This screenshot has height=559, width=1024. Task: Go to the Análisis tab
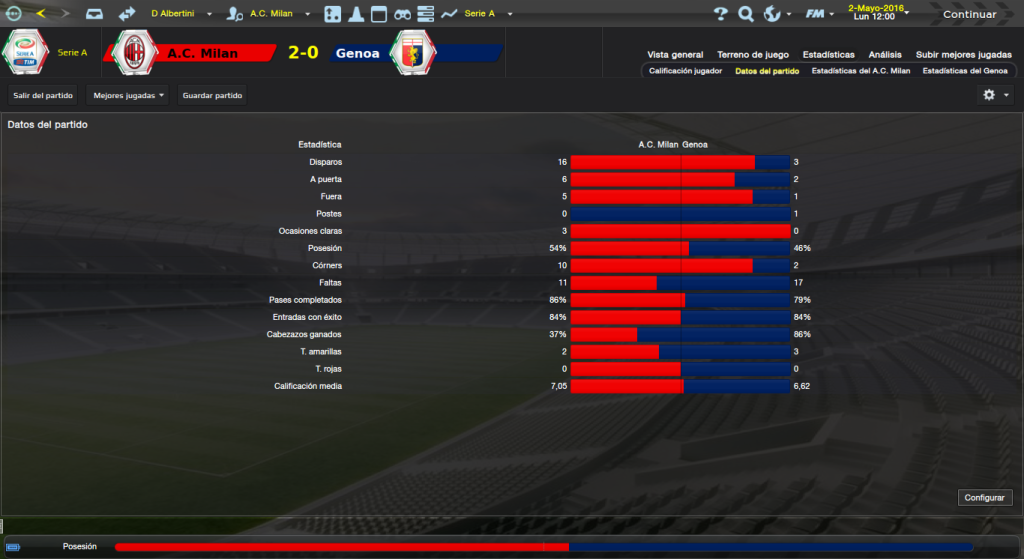[x=885, y=55]
